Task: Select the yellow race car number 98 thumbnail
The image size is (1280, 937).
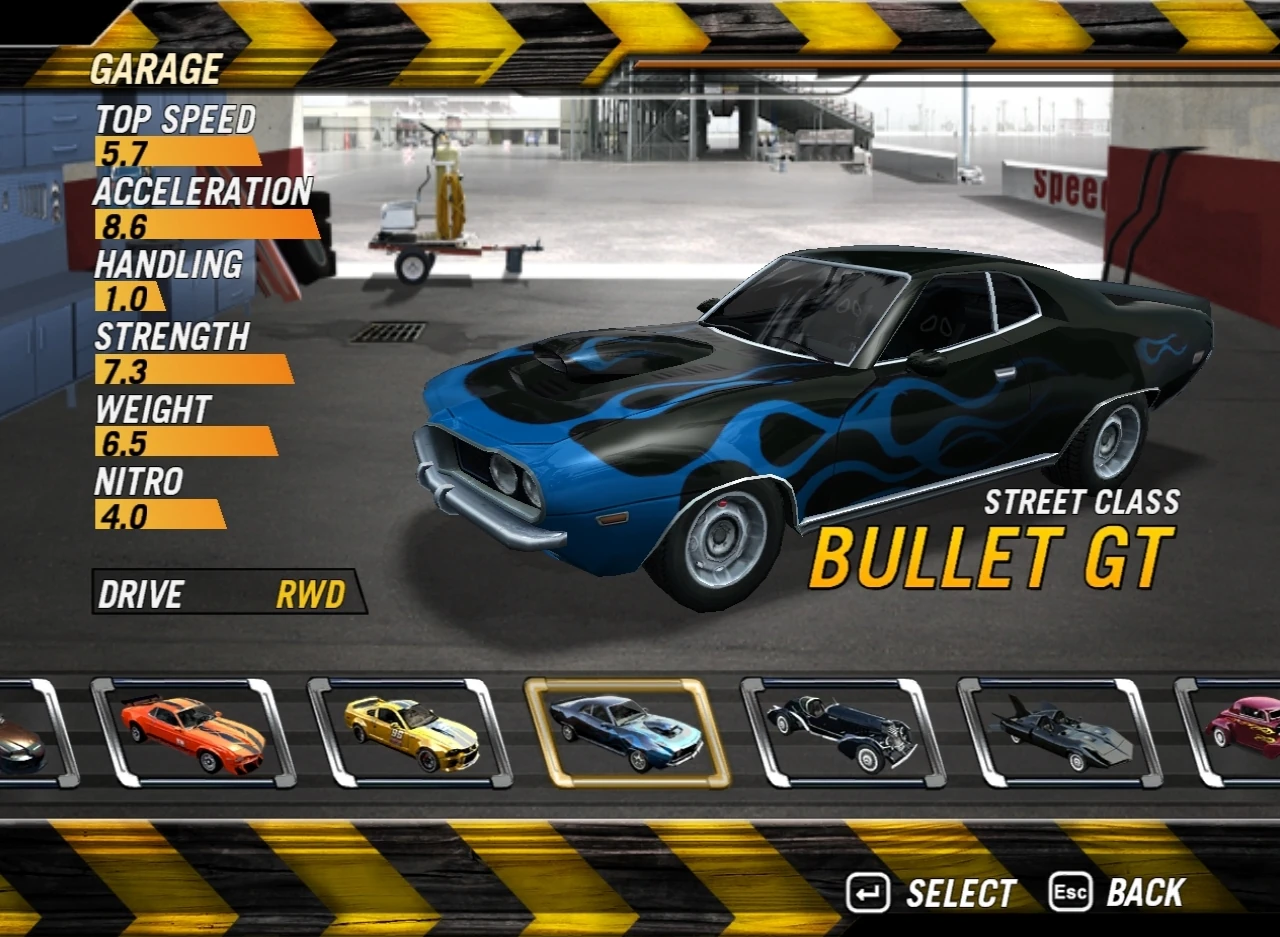Action: [x=414, y=737]
